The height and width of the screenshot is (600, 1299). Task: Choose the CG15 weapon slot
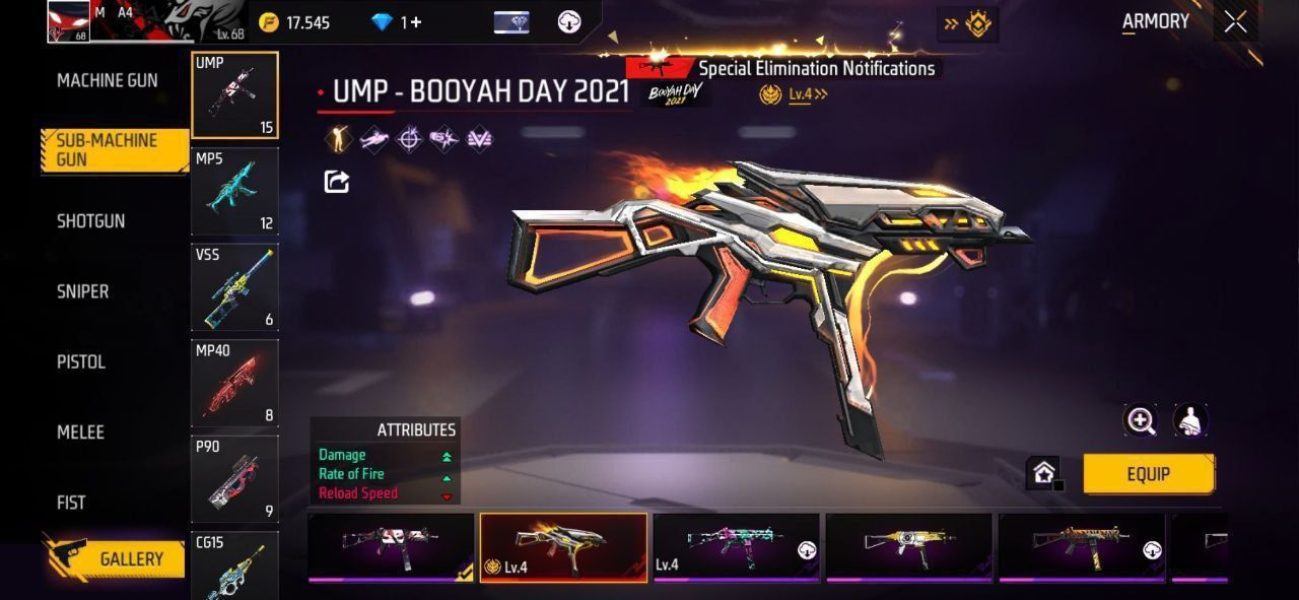click(x=235, y=565)
